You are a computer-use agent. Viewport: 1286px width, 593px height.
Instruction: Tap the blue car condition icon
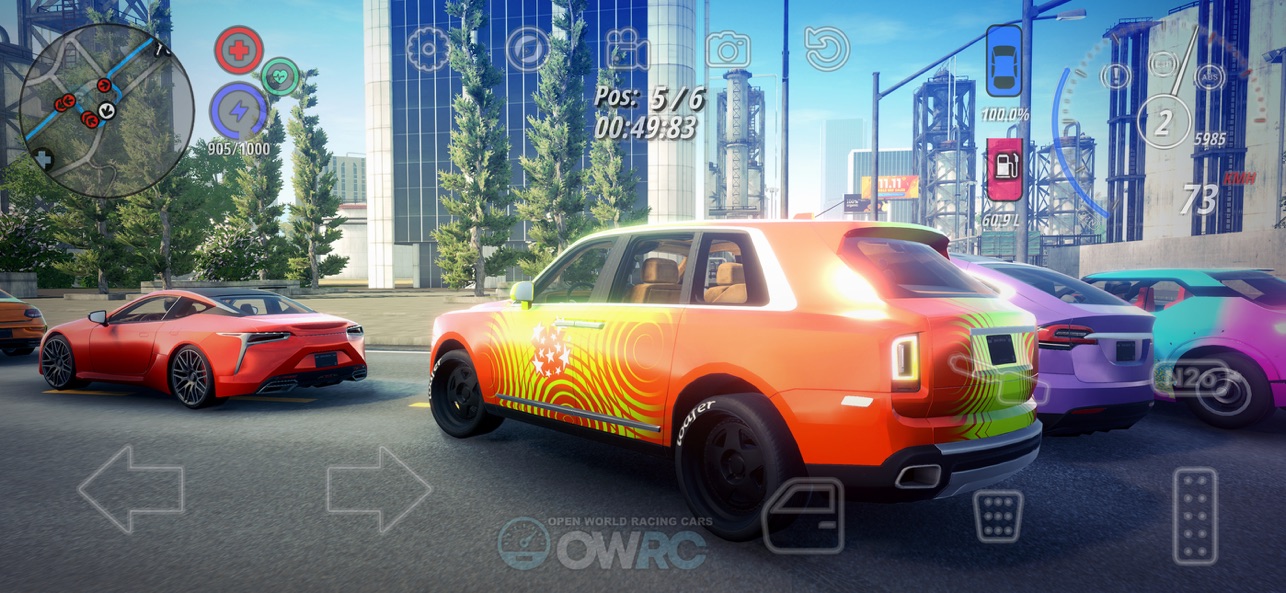click(x=1004, y=61)
